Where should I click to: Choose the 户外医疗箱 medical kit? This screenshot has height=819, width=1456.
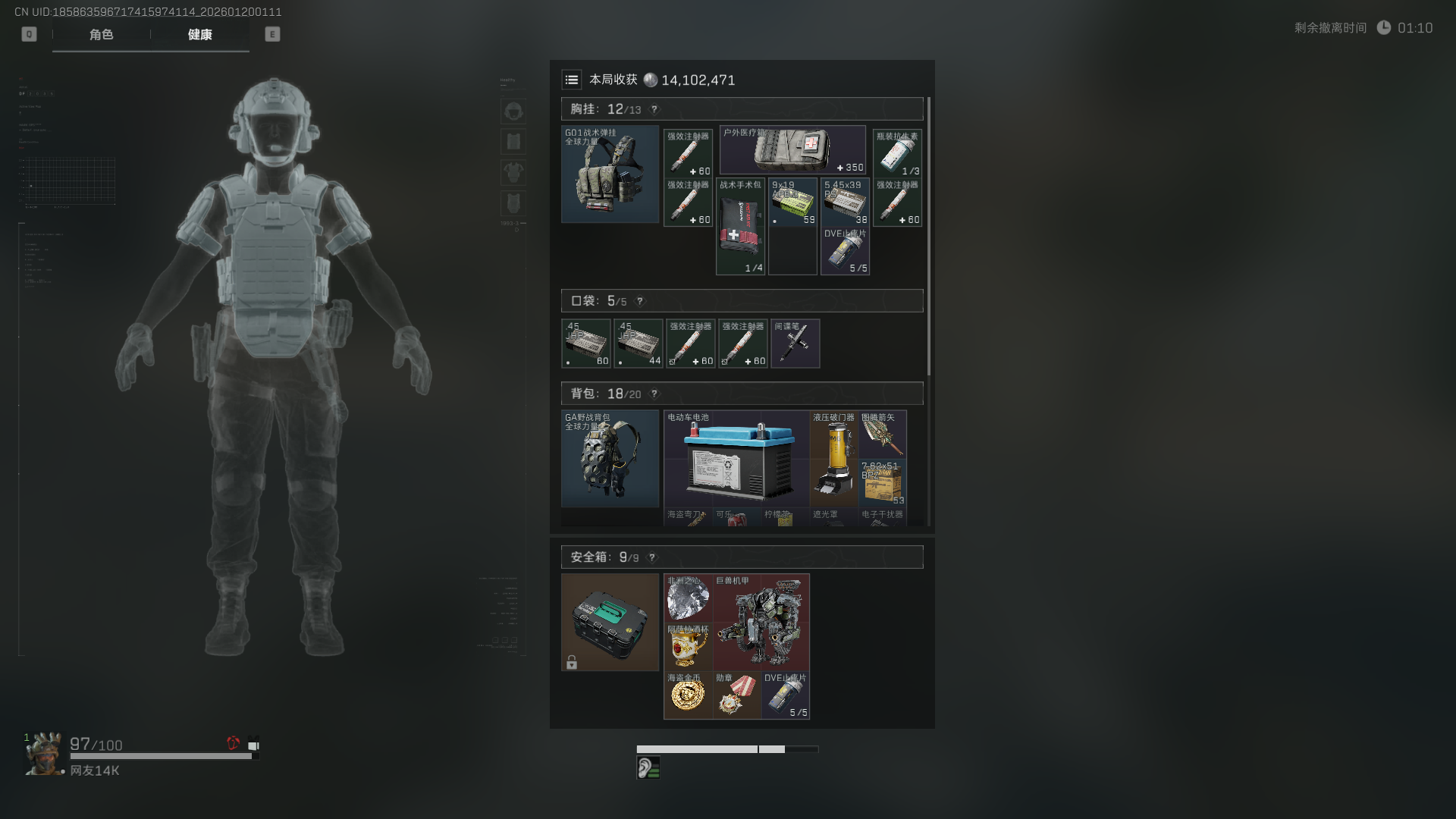pos(792,150)
